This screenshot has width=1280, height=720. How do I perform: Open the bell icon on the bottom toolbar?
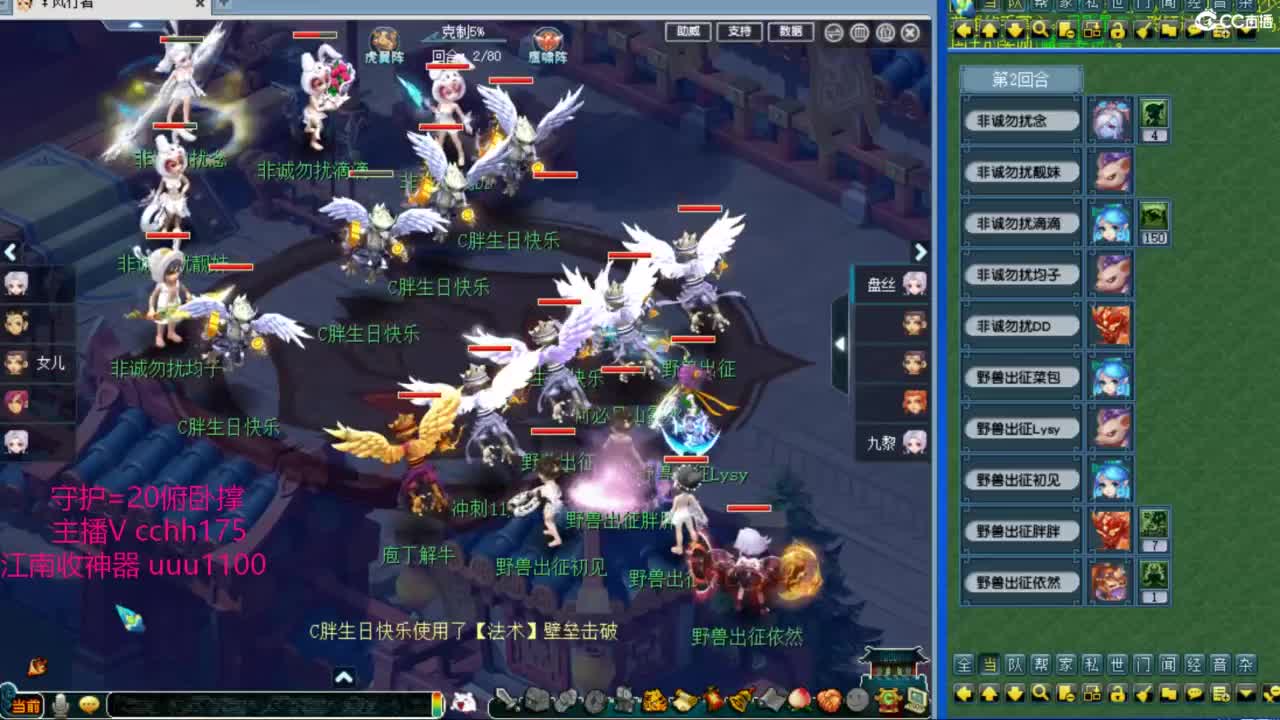739,700
